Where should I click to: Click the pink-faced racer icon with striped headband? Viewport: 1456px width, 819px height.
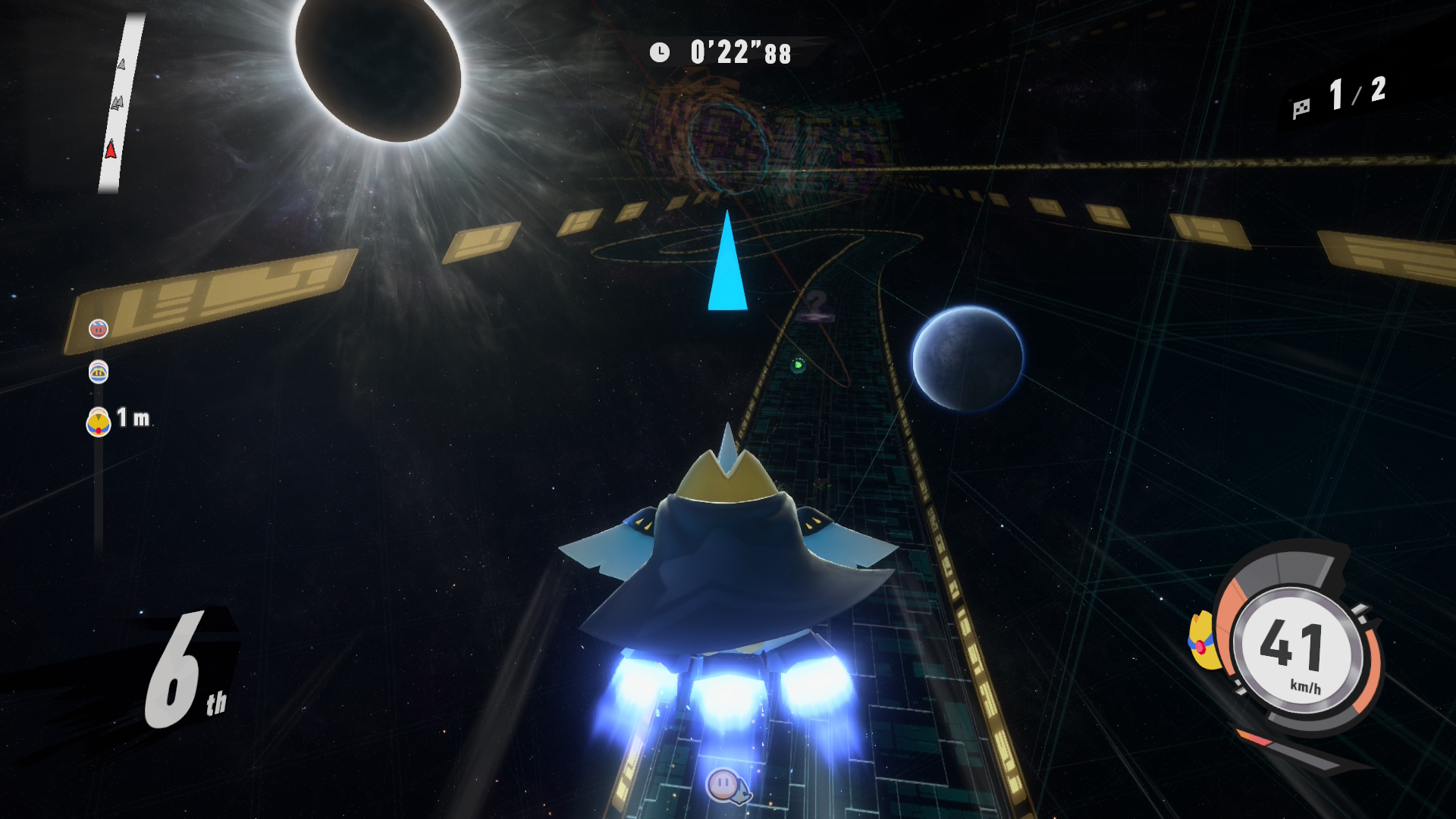pyautogui.click(x=99, y=329)
